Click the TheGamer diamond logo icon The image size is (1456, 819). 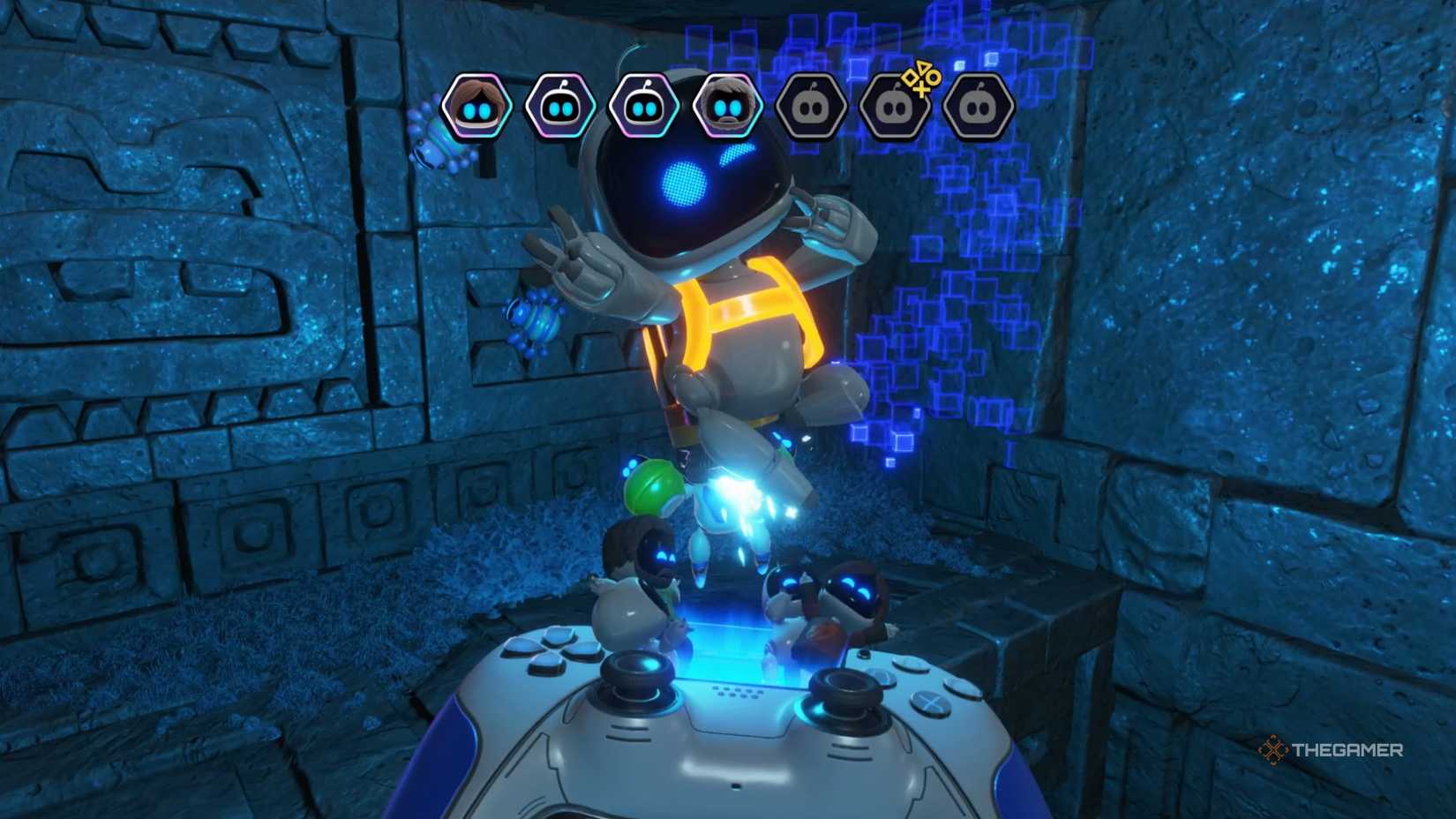(x=1272, y=749)
